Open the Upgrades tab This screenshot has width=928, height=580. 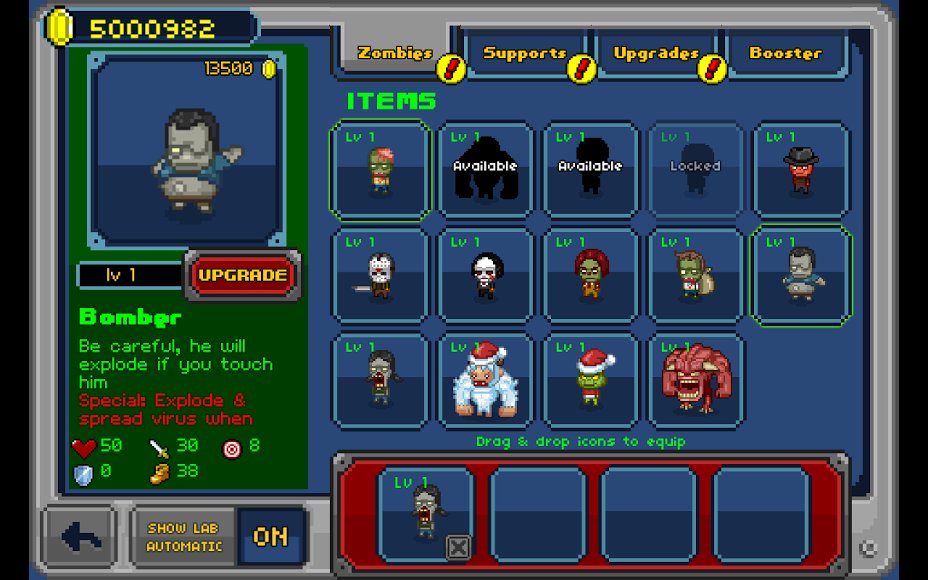pos(655,54)
